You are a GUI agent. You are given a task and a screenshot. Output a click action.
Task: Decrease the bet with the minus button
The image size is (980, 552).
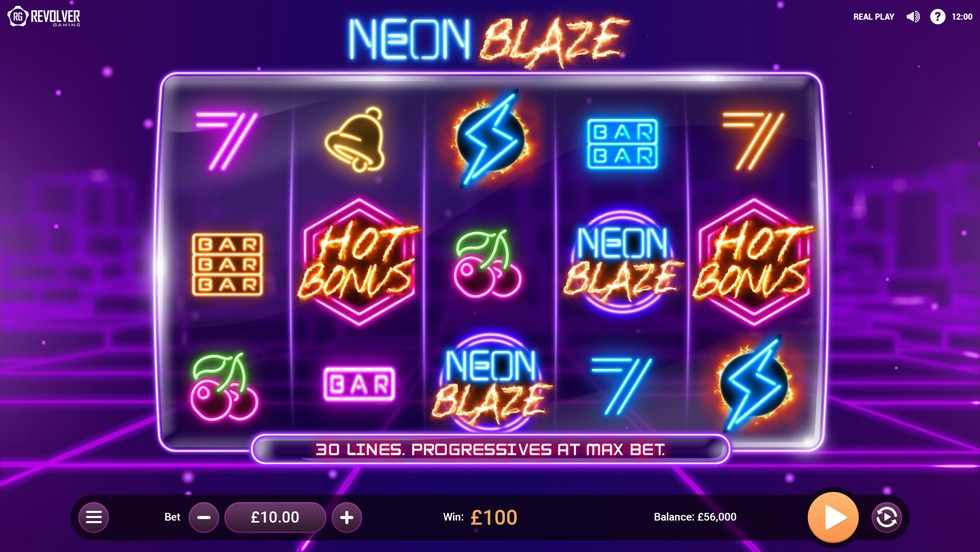[x=204, y=517]
